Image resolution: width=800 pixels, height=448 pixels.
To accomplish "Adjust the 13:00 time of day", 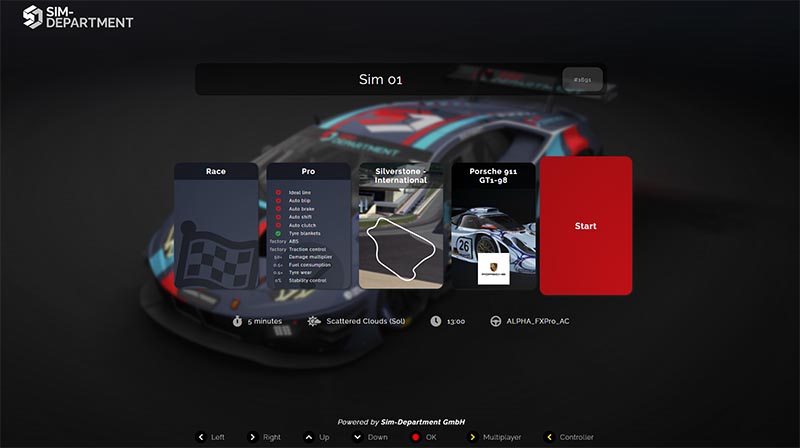I will point(451,321).
